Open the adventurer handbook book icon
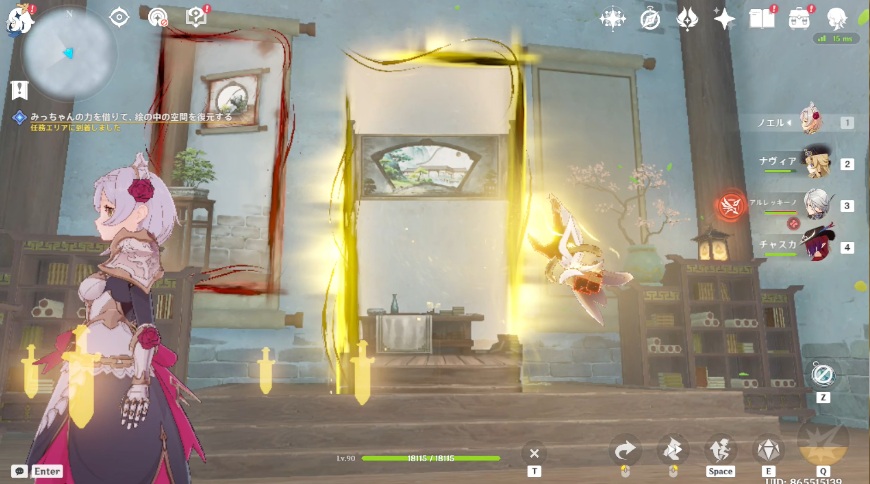 pyautogui.click(x=762, y=18)
